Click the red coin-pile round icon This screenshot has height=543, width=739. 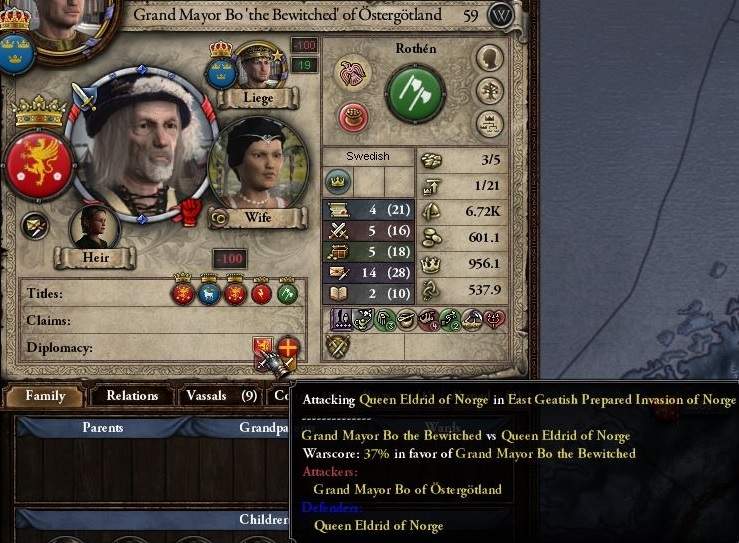(x=353, y=117)
